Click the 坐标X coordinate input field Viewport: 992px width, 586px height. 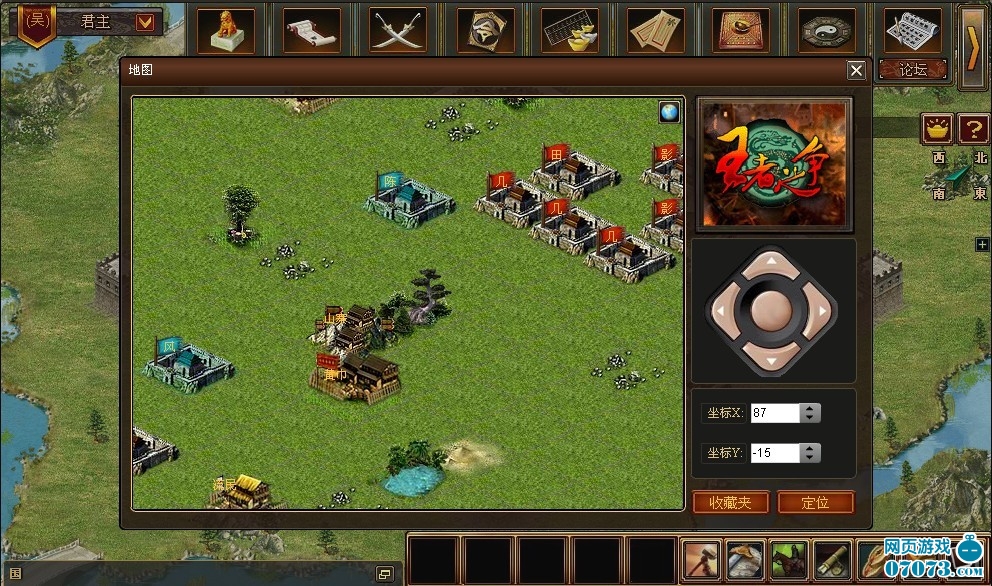tap(775, 413)
